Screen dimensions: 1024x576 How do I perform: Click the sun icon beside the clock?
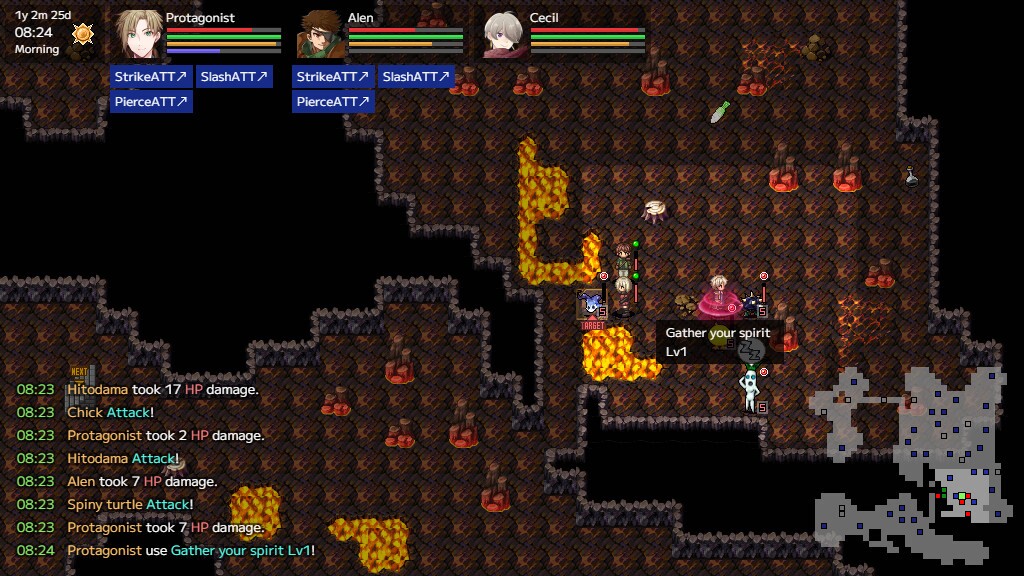point(83,34)
